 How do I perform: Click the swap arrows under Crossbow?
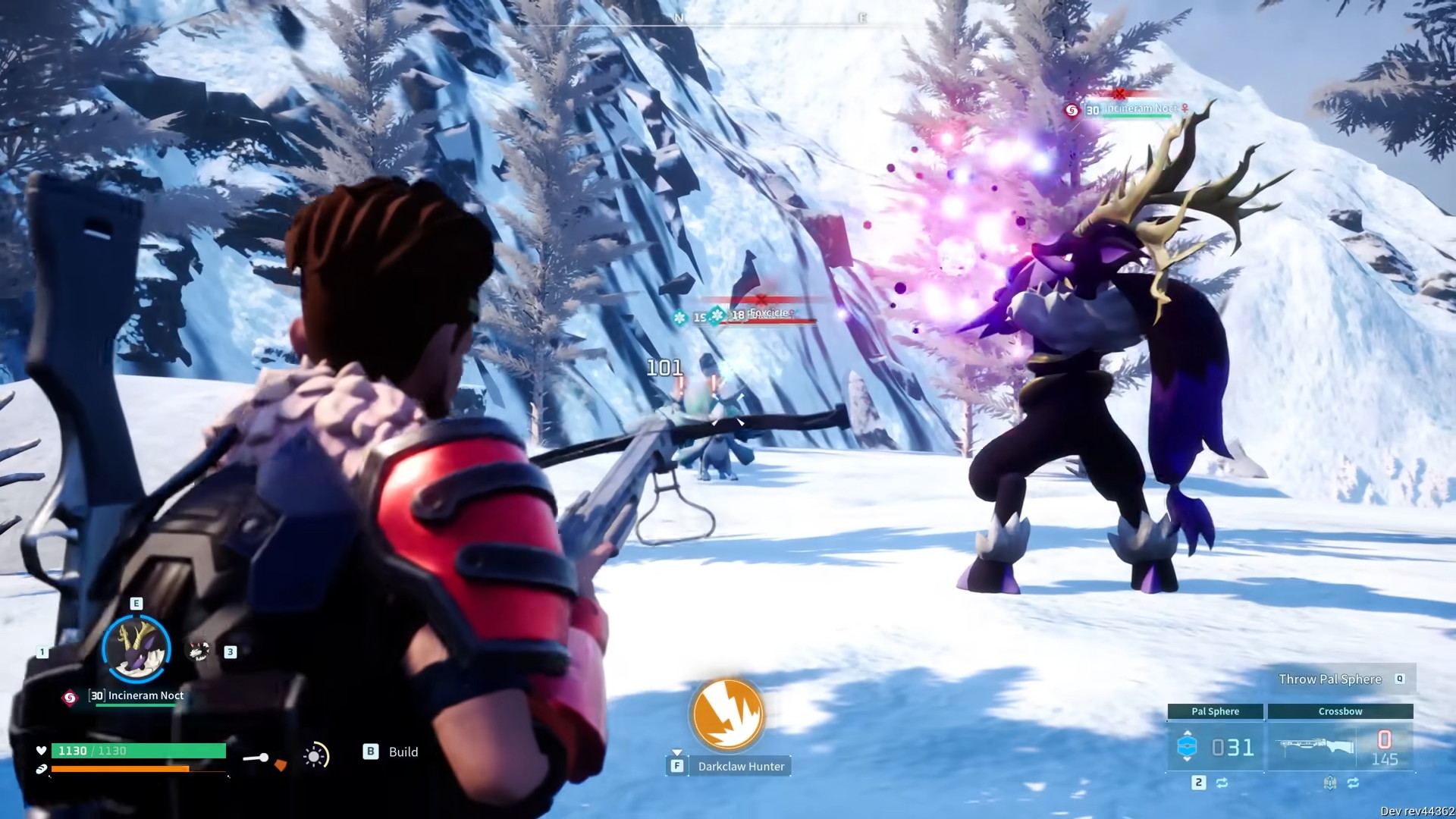(1354, 783)
